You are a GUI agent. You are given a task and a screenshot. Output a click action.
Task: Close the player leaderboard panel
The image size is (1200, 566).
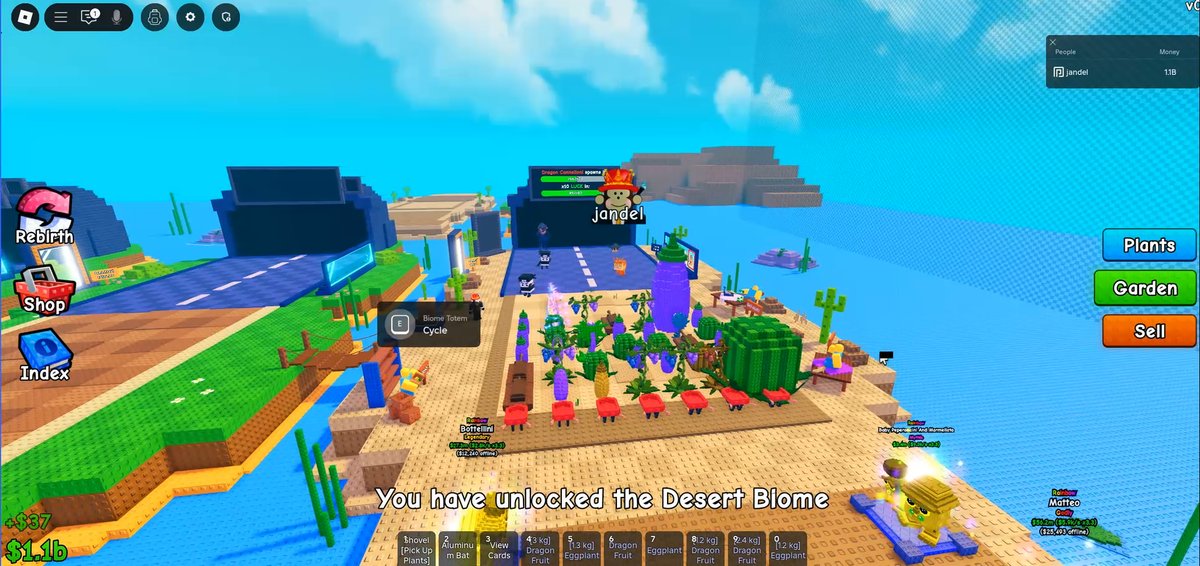coord(1053,42)
